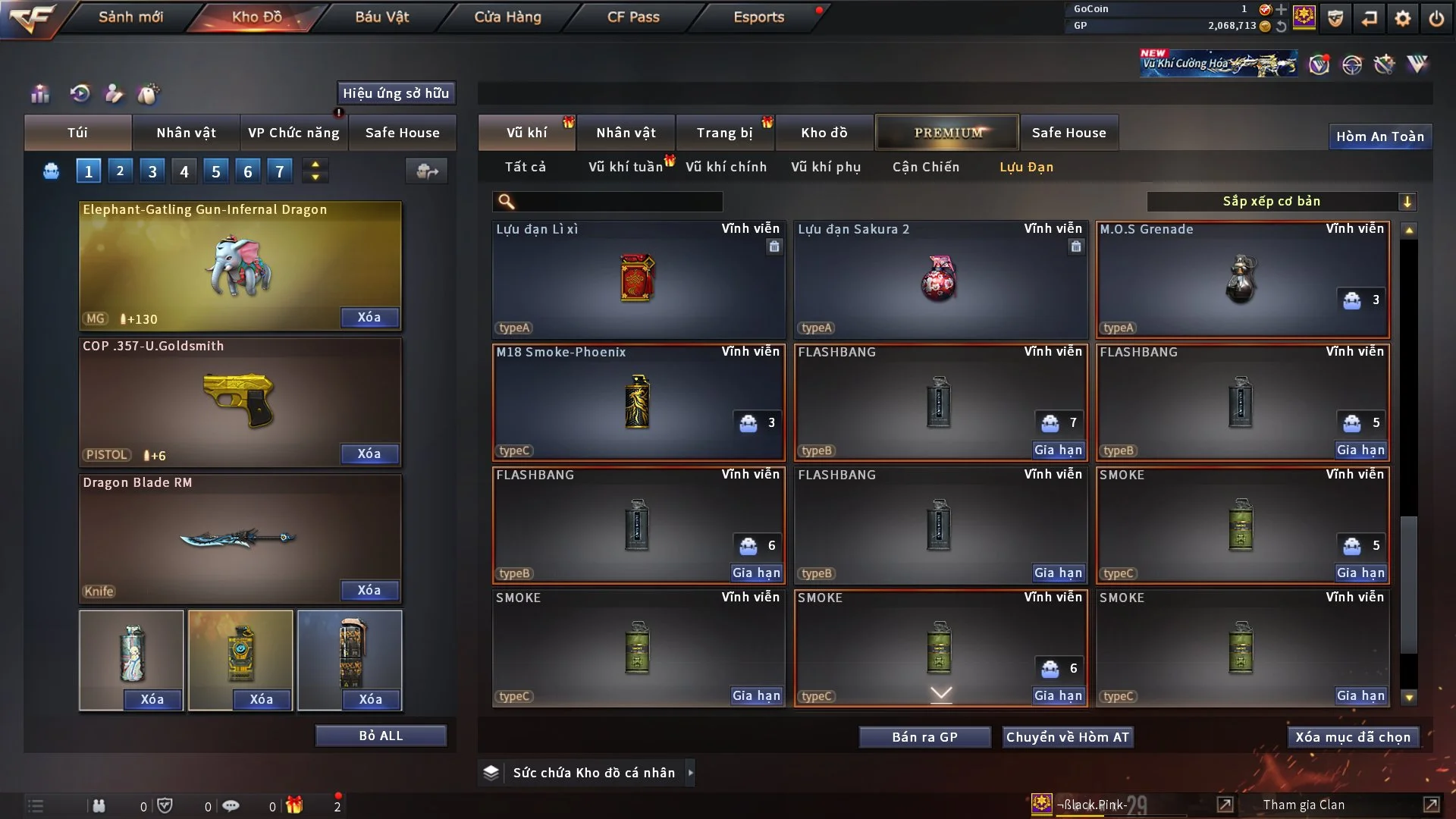Filter by Vũ khí chính
The height and width of the screenshot is (819, 1456).
pyautogui.click(x=726, y=167)
